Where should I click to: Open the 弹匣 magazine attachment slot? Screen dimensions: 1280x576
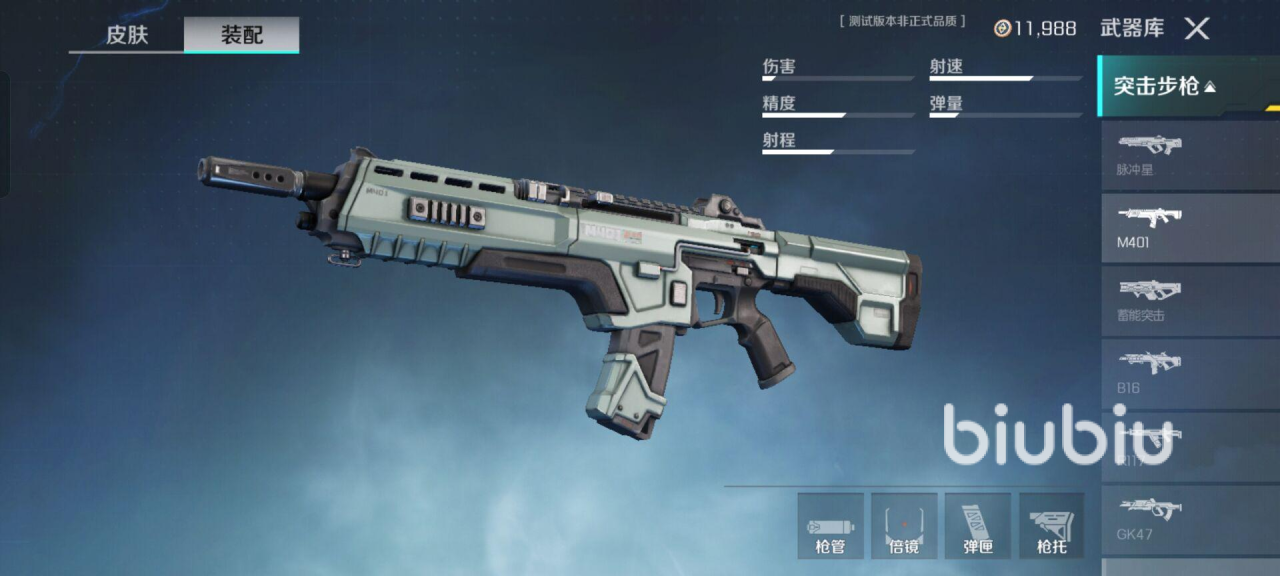point(978,525)
